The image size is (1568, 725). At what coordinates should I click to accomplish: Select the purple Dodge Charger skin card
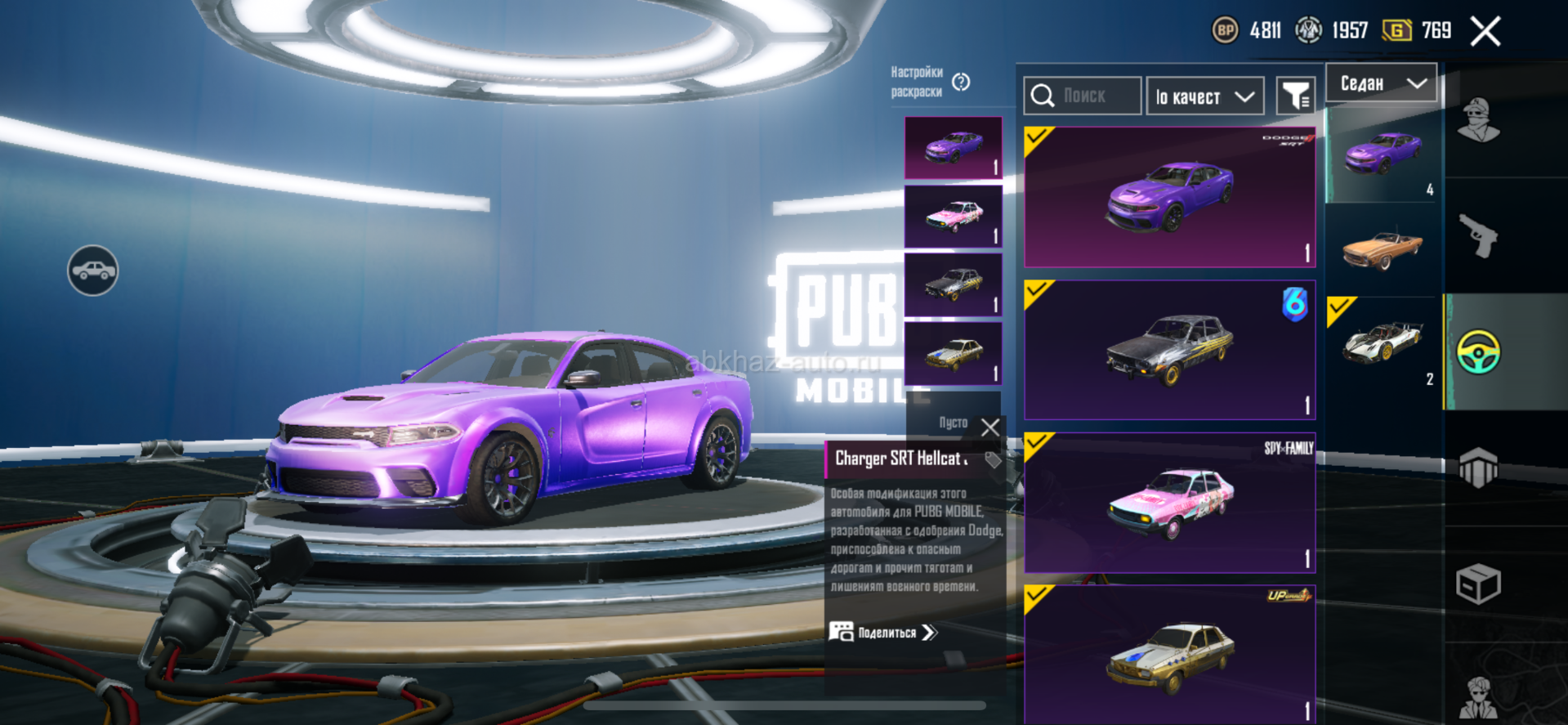pos(1169,197)
